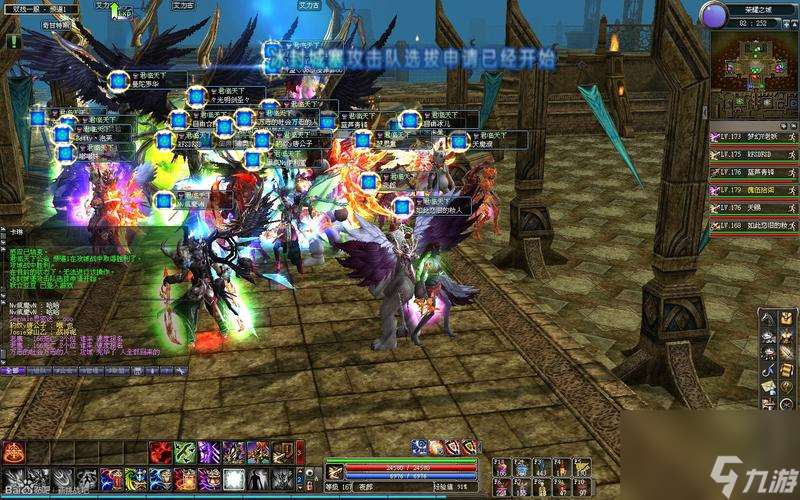Use the F1 potion quick slot
Viewport: 800px width, 500px height.
click(498, 467)
